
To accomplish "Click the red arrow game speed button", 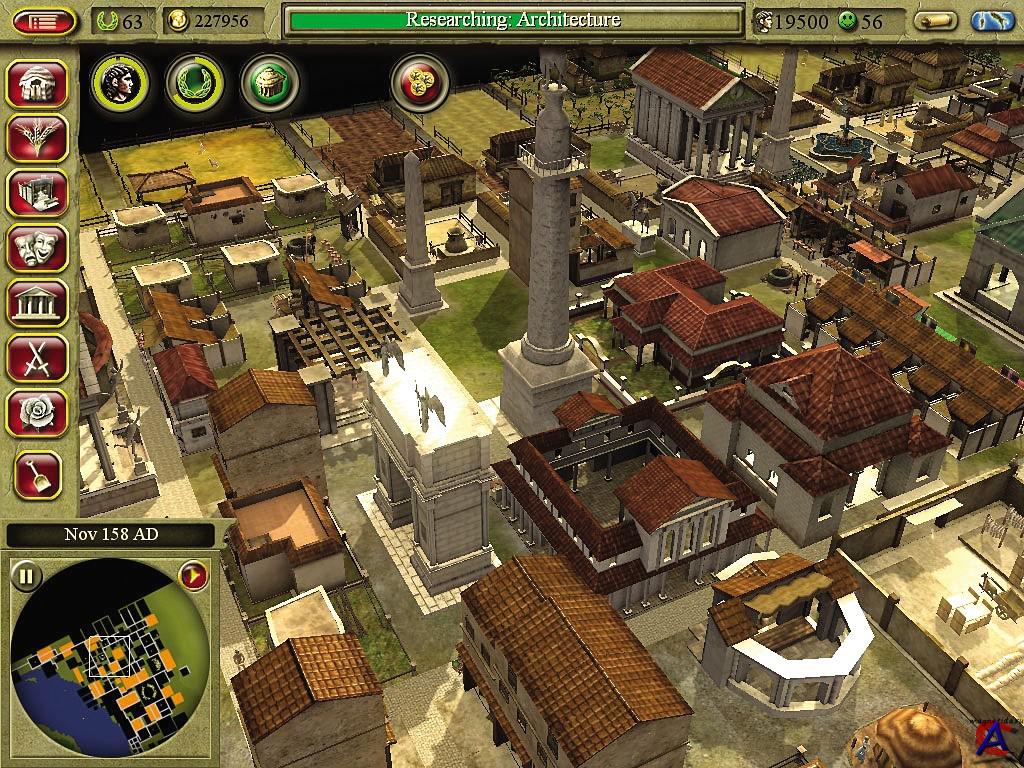I will click(191, 575).
